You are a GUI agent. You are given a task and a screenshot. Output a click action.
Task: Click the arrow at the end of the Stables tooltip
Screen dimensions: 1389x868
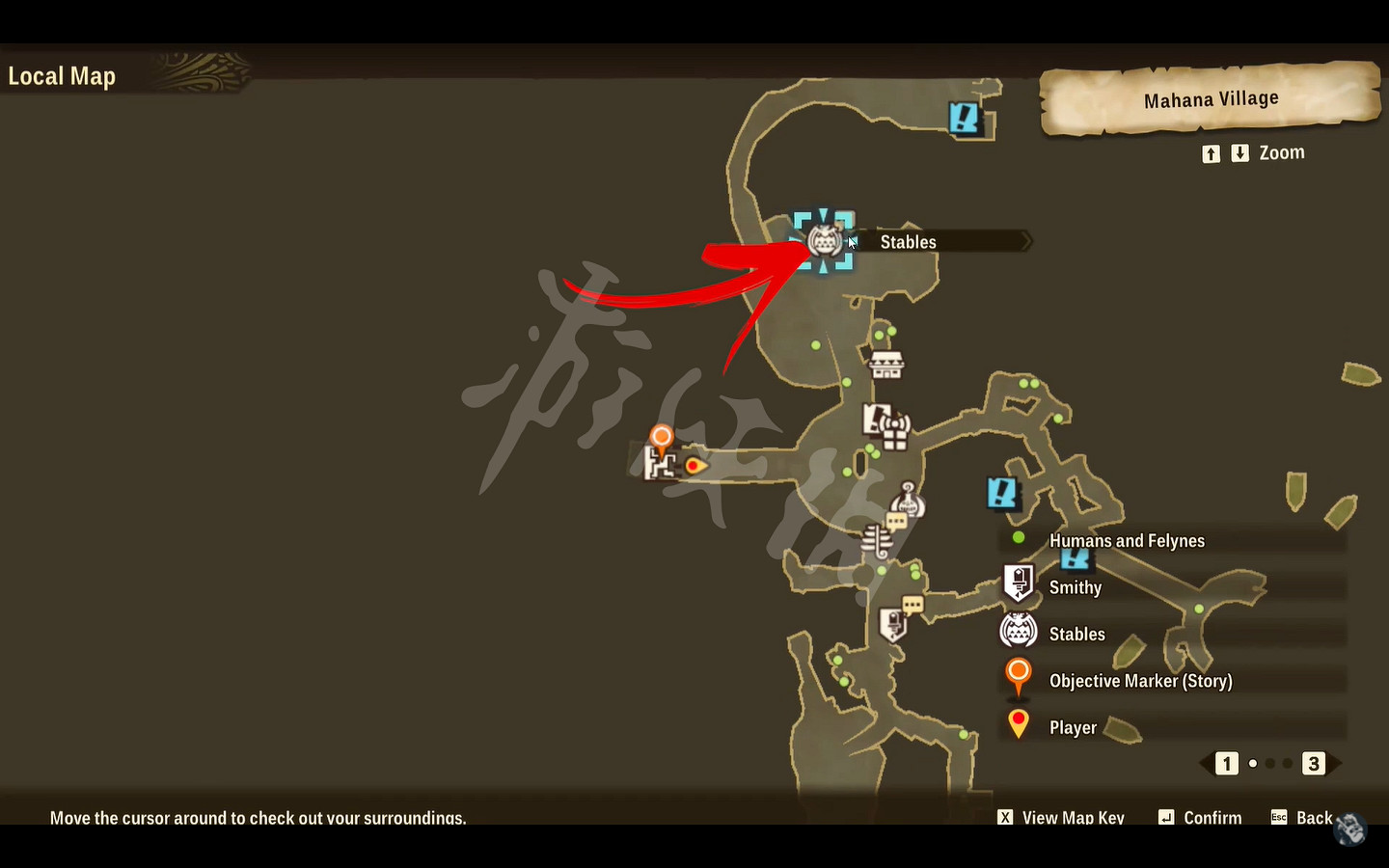pos(1025,241)
